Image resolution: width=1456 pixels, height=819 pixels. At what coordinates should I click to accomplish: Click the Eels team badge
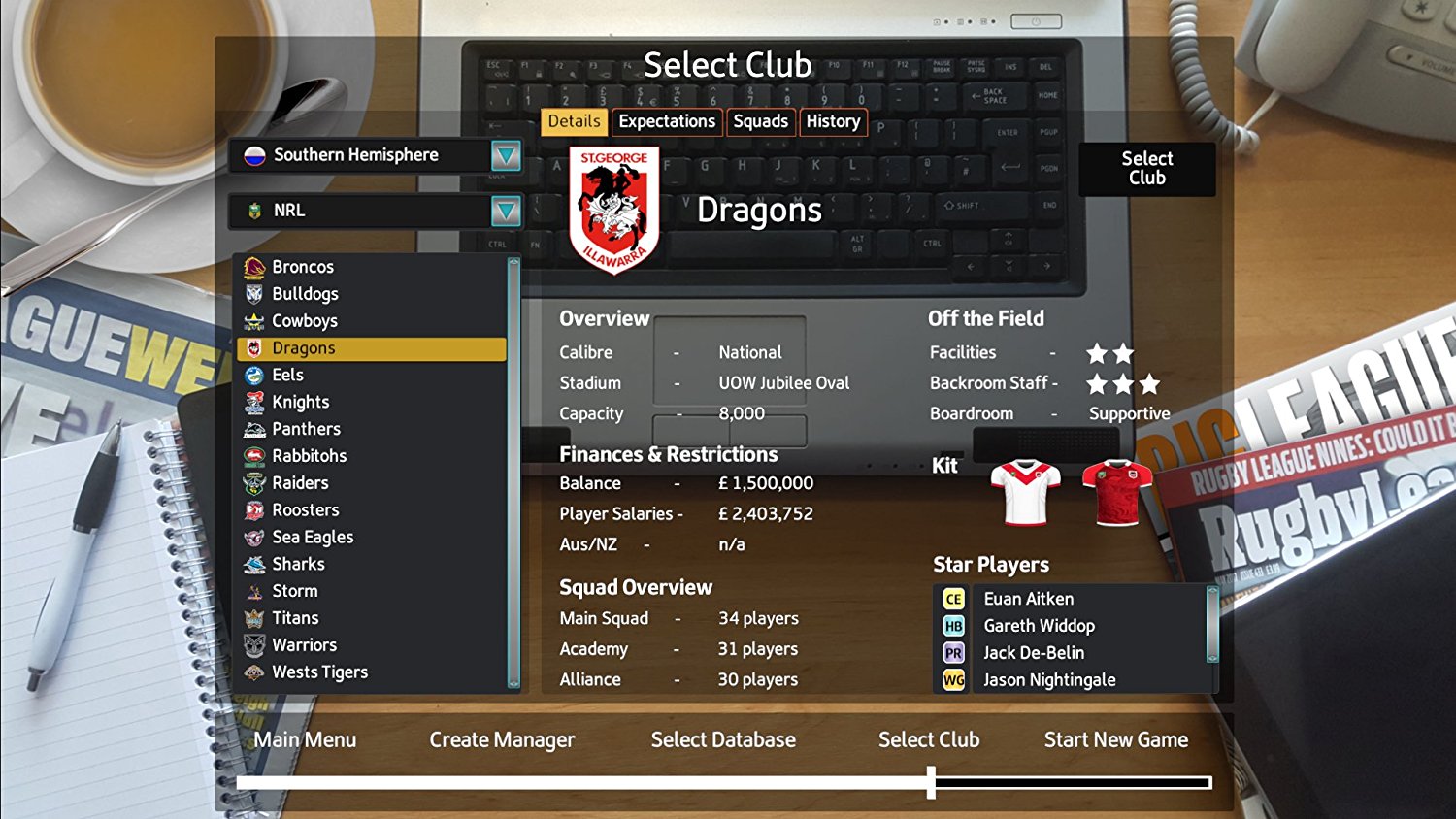tap(253, 375)
